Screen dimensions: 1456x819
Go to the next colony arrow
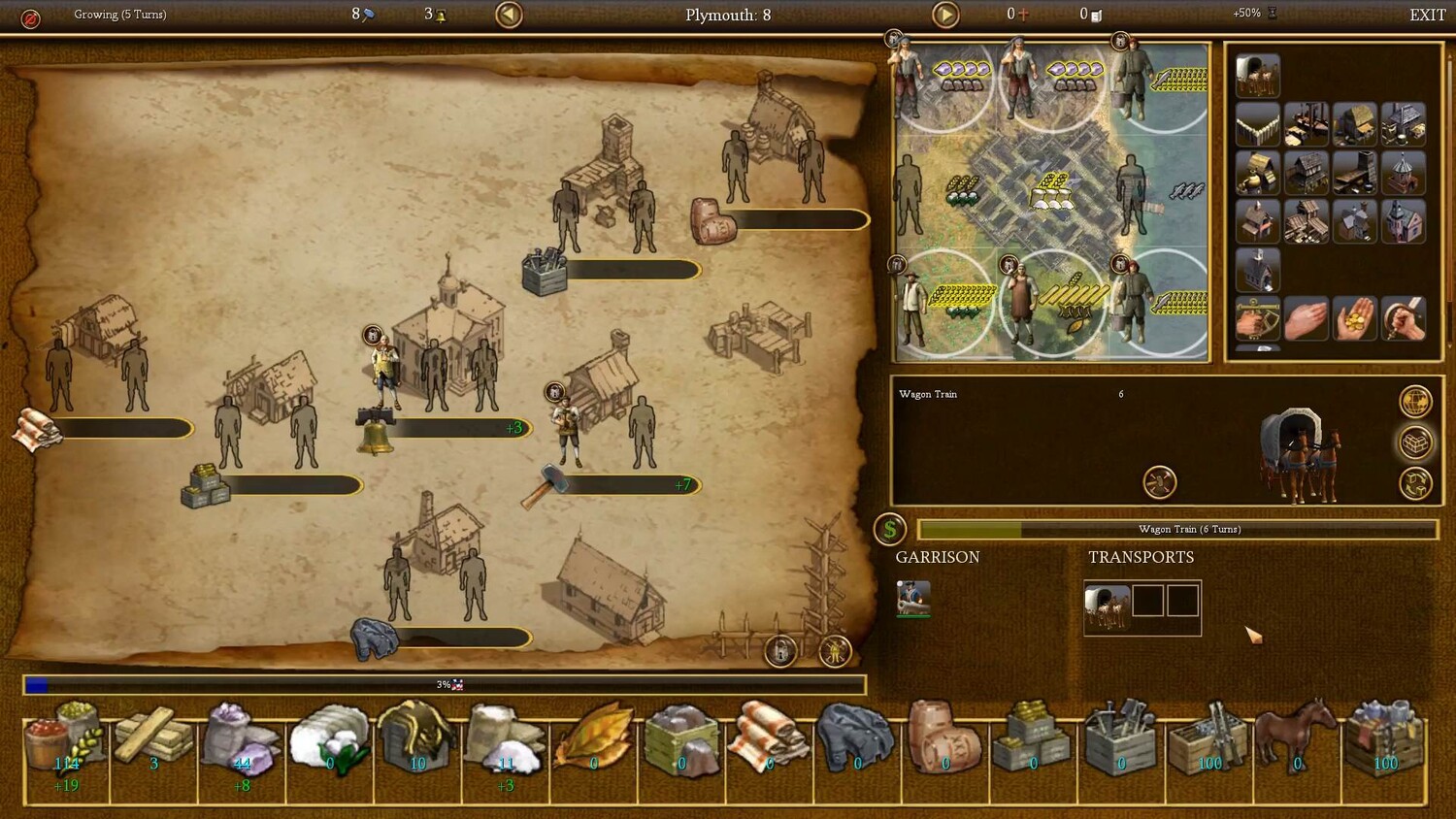click(945, 15)
